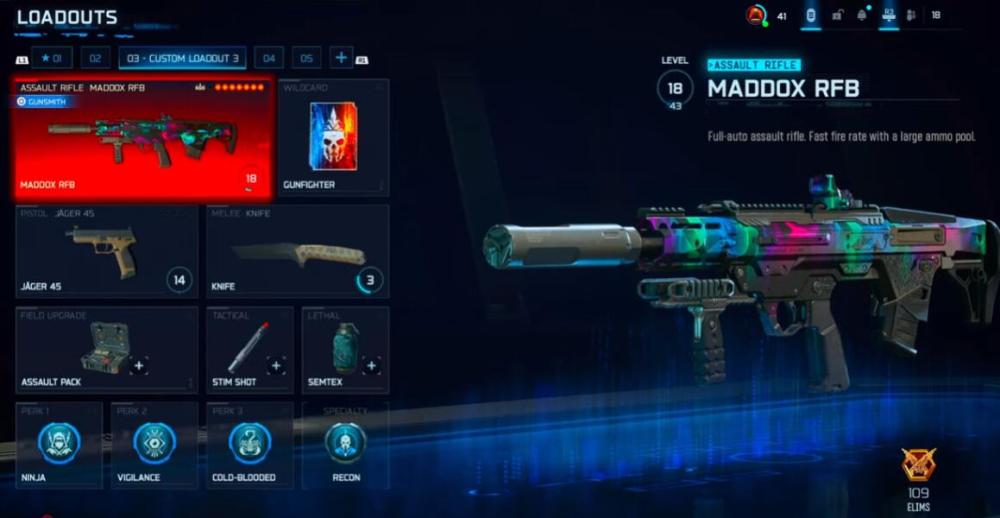
Task: Select the Vigilance perk slot
Action: coord(154,445)
